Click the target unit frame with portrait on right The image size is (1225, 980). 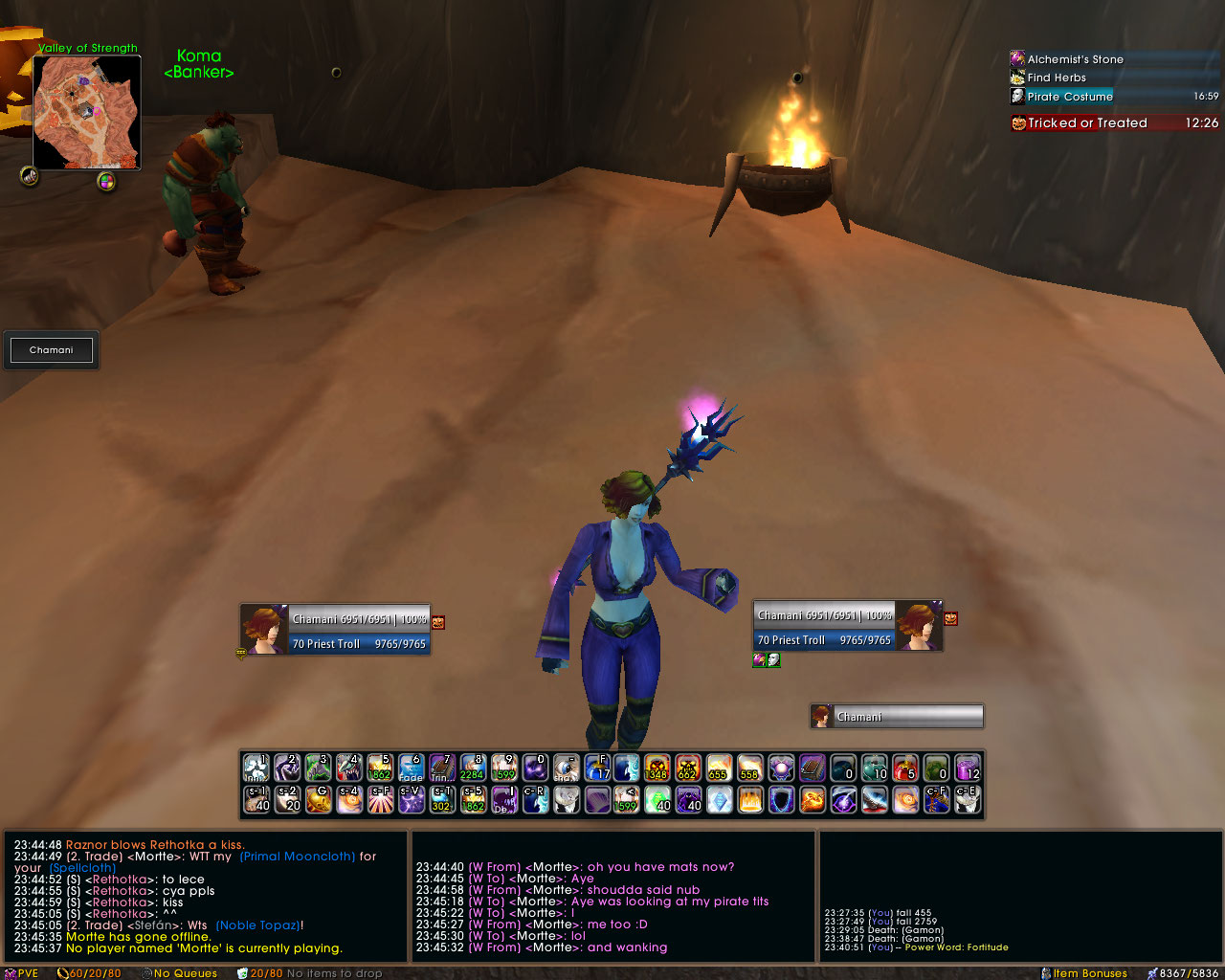pos(848,627)
